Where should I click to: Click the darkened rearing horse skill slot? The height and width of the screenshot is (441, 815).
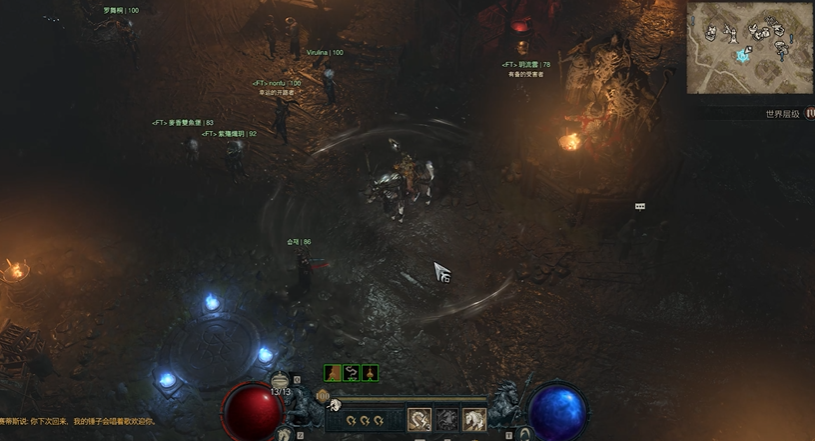[x=447, y=419]
